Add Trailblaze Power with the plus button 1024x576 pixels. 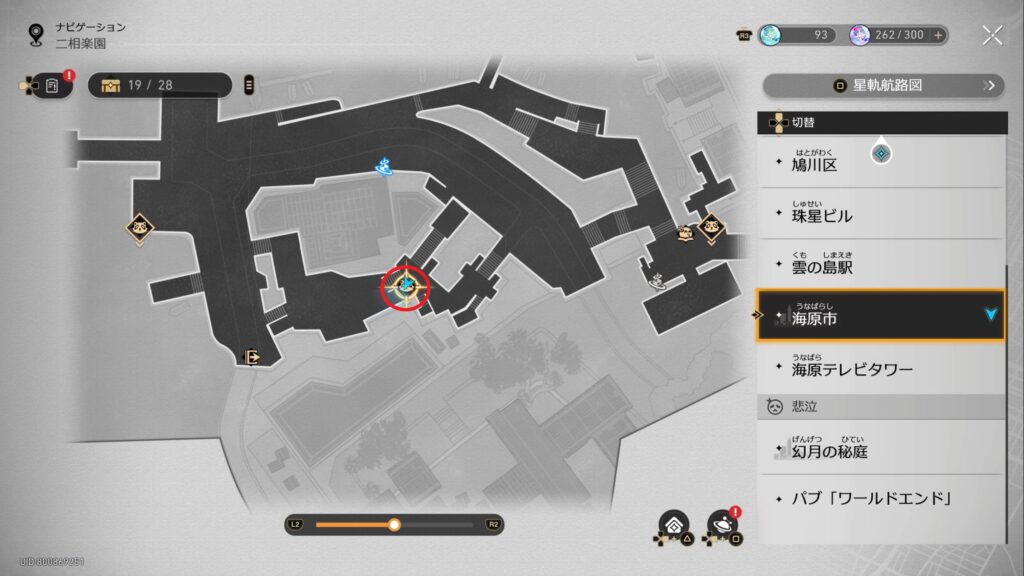[938, 35]
